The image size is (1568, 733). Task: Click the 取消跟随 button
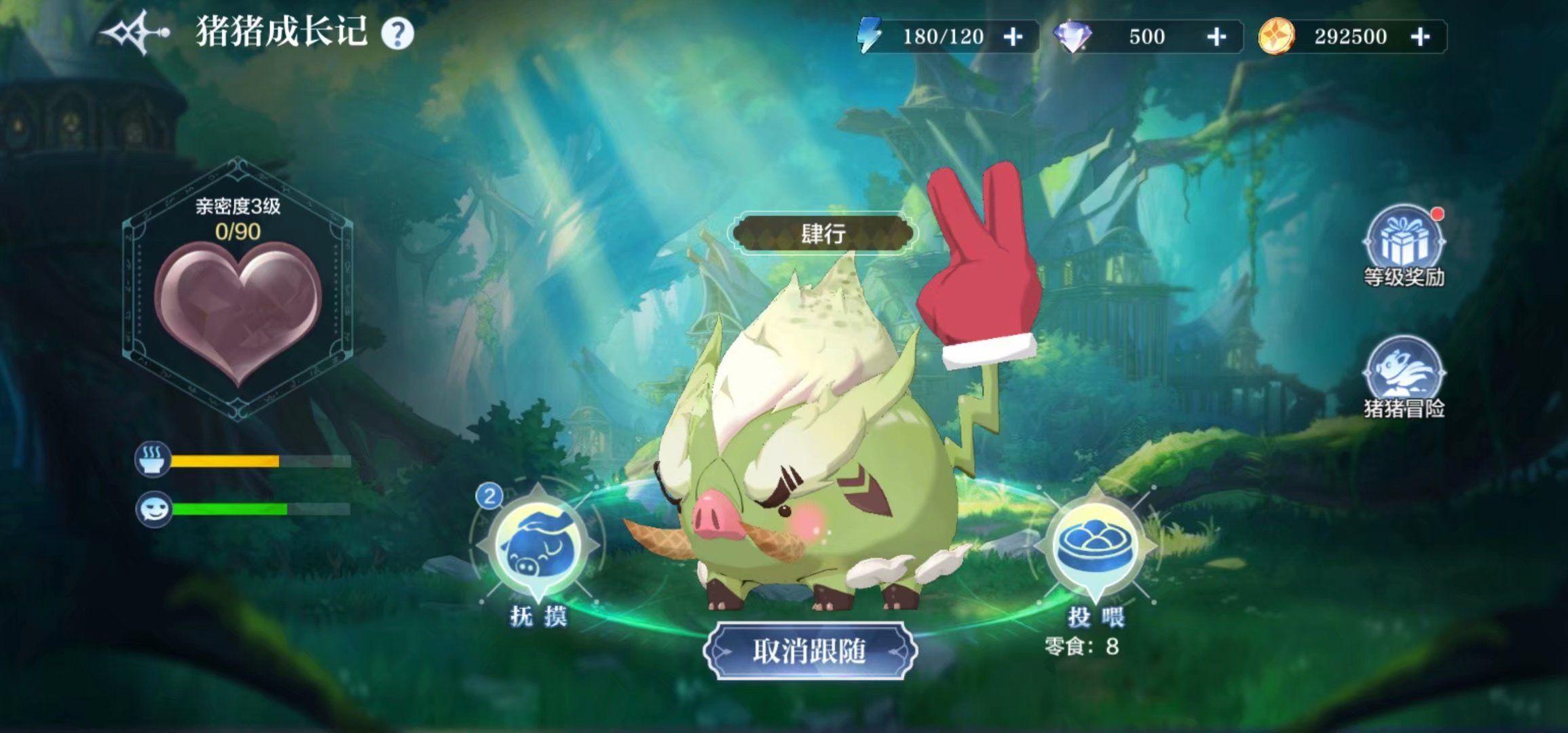[810, 651]
